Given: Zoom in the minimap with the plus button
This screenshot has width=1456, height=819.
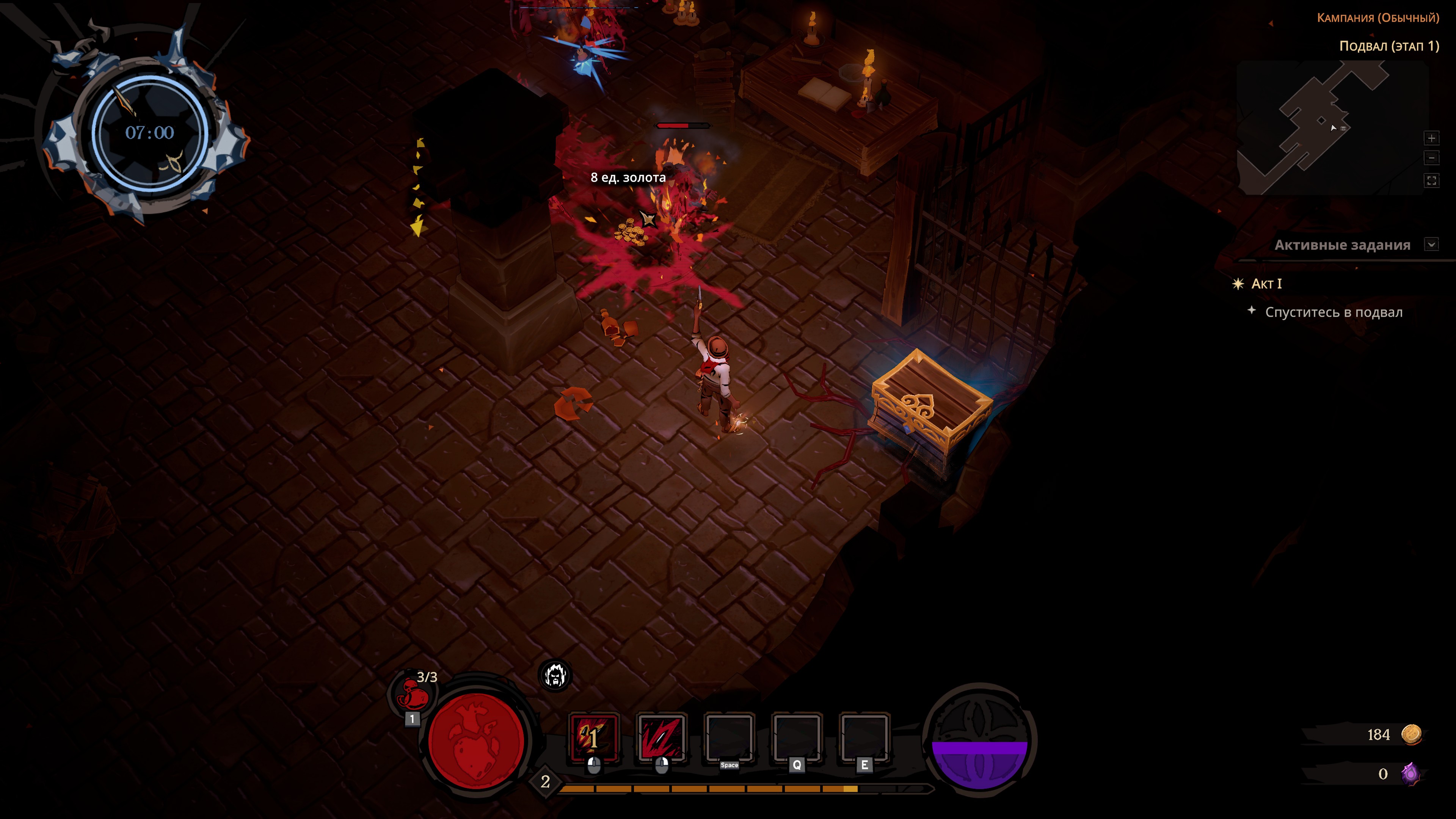Looking at the screenshot, I should [1431, 138].
